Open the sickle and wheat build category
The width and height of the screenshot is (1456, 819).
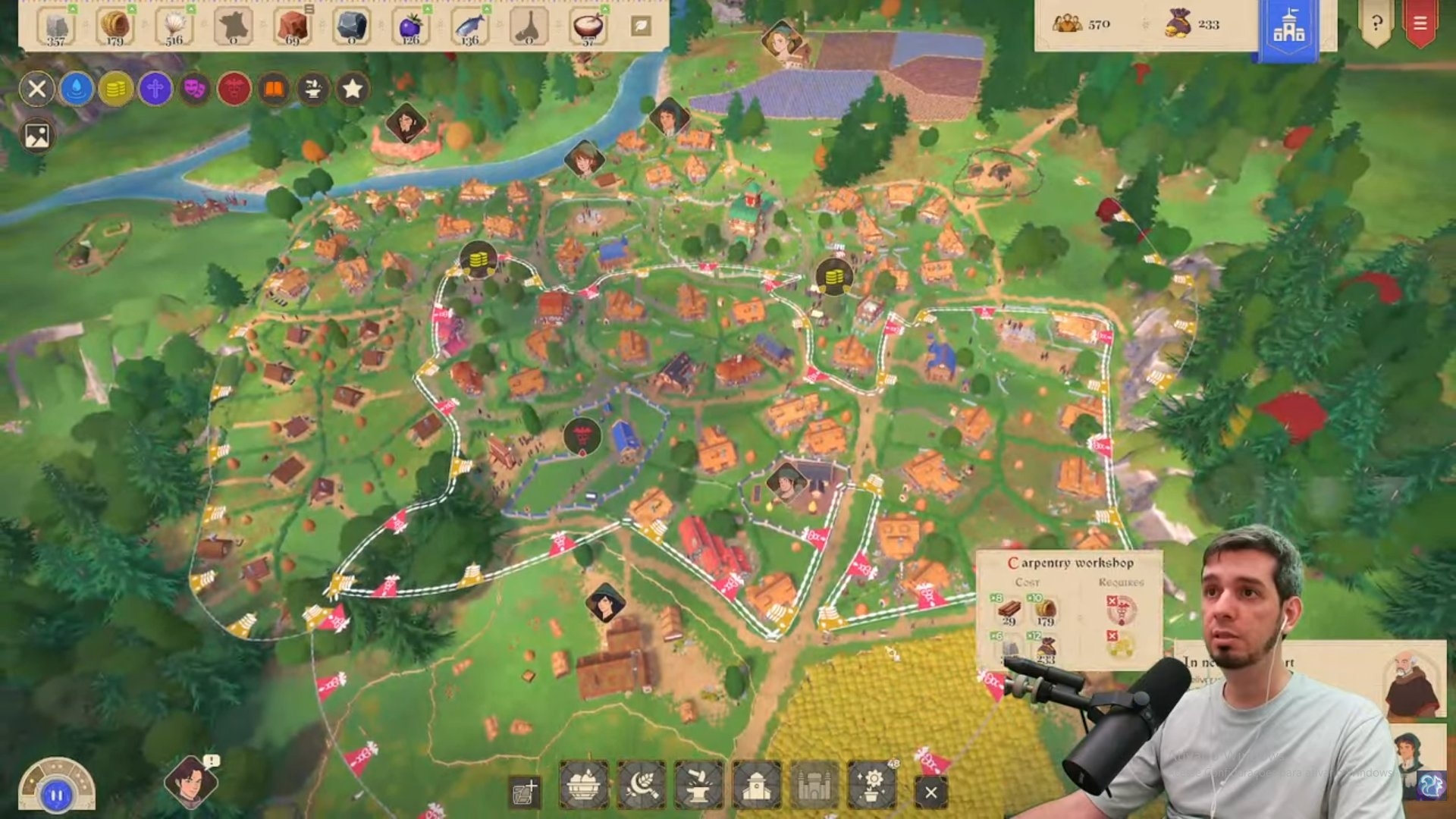point(641,785)
